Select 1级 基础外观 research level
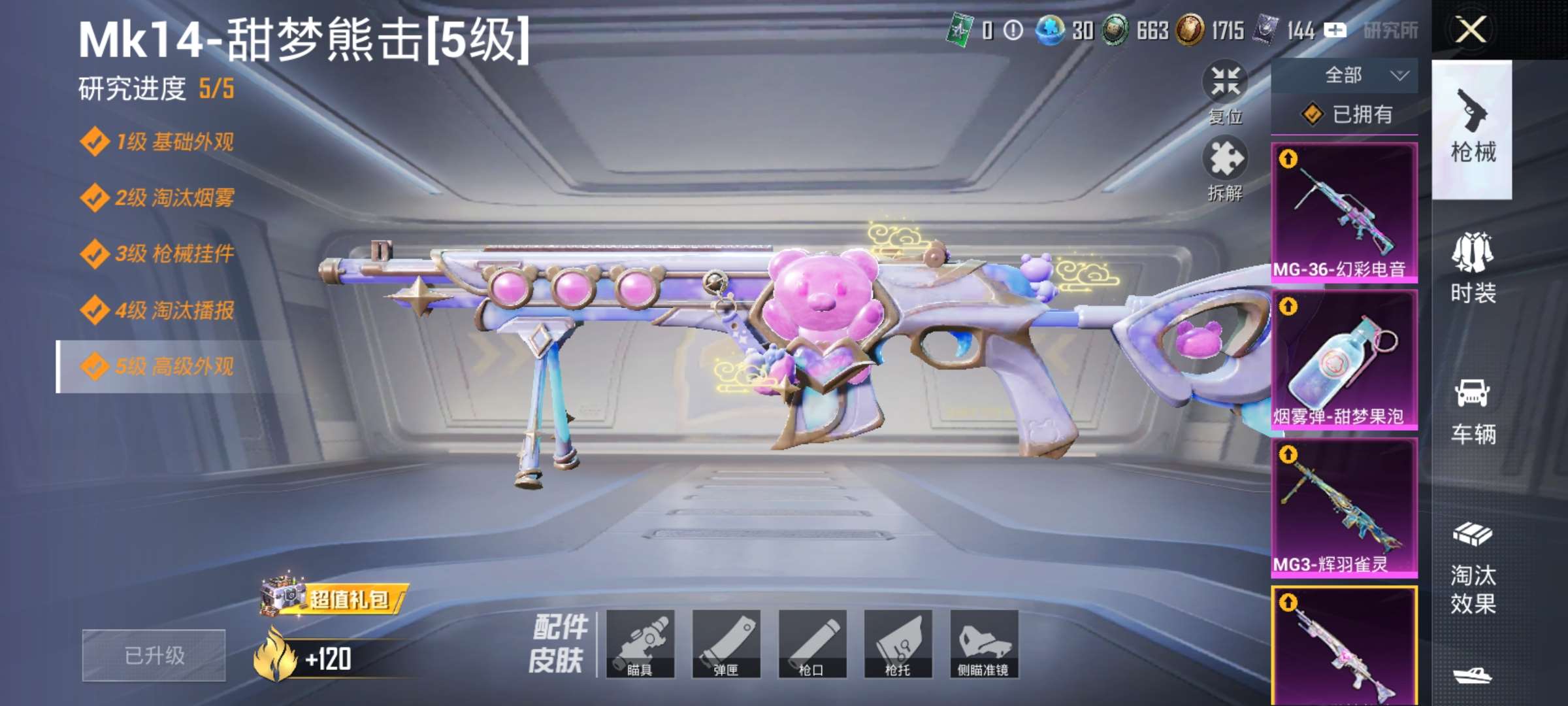The height and width of the screenshot is (706, 1568). tap(157, 142)
